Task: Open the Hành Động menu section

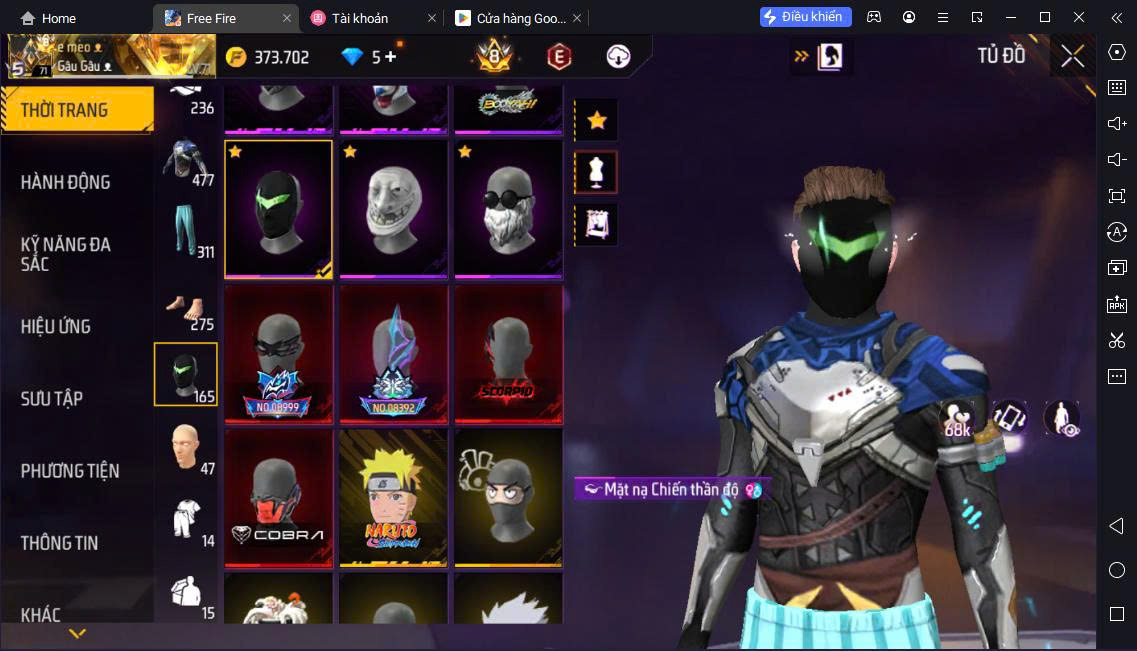Action: coord(66,182)
